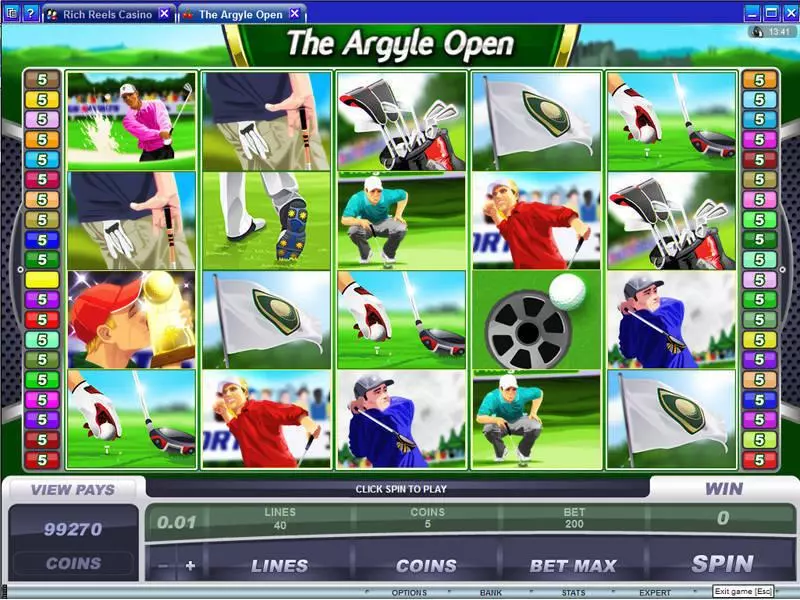Switch to EXPERT mode

655,593
